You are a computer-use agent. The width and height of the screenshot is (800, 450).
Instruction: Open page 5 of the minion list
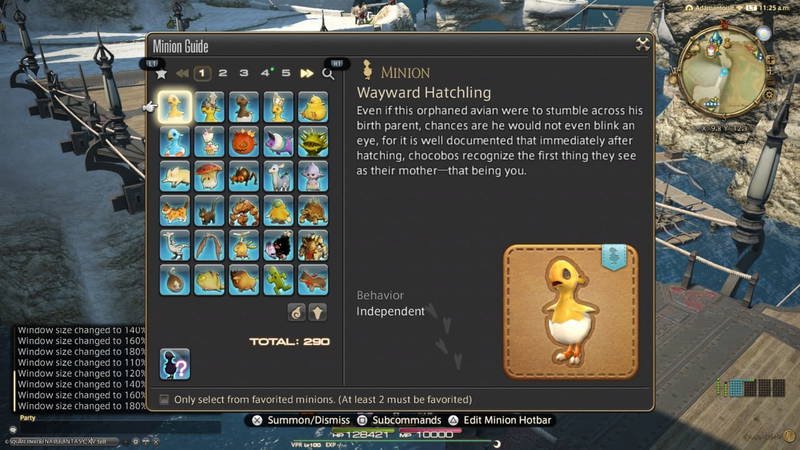286,73
